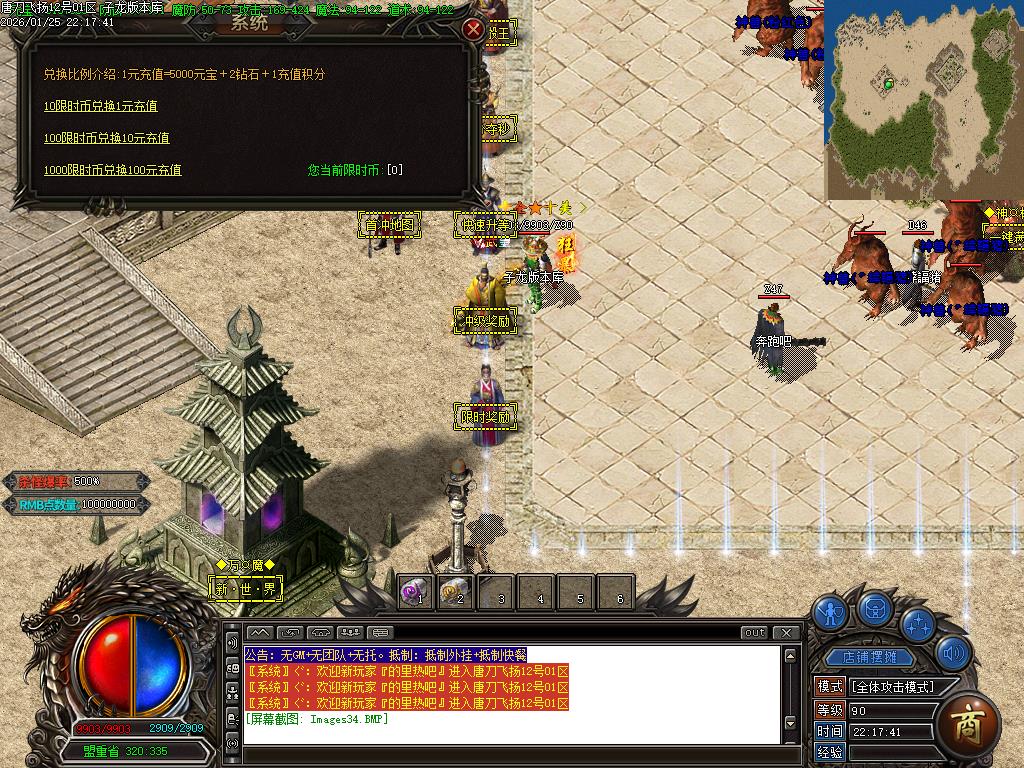Open the bag round icon
This screenshot has width=1024, height=768.
tap(875, 607)
